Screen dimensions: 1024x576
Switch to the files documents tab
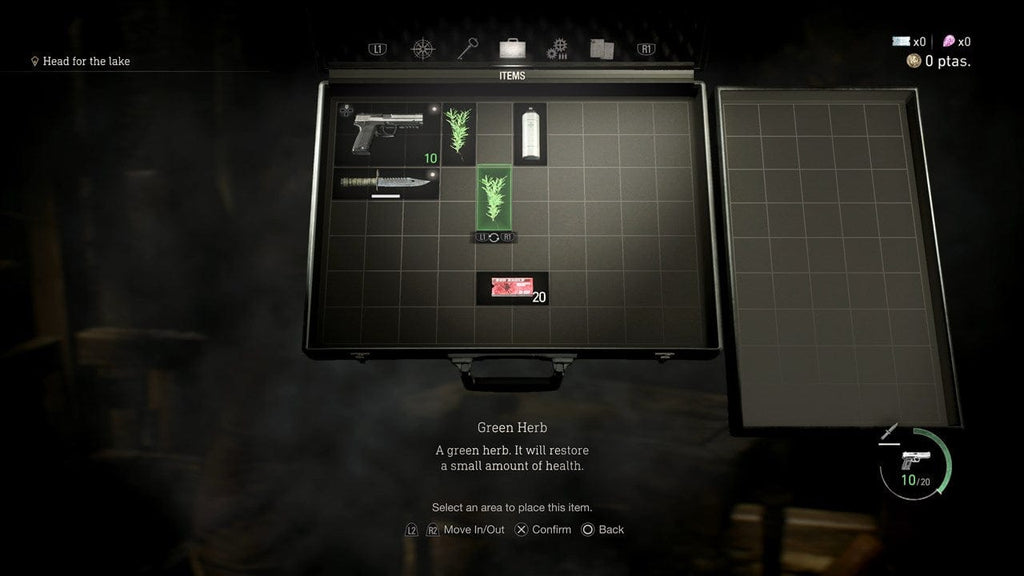pos(601,48)
